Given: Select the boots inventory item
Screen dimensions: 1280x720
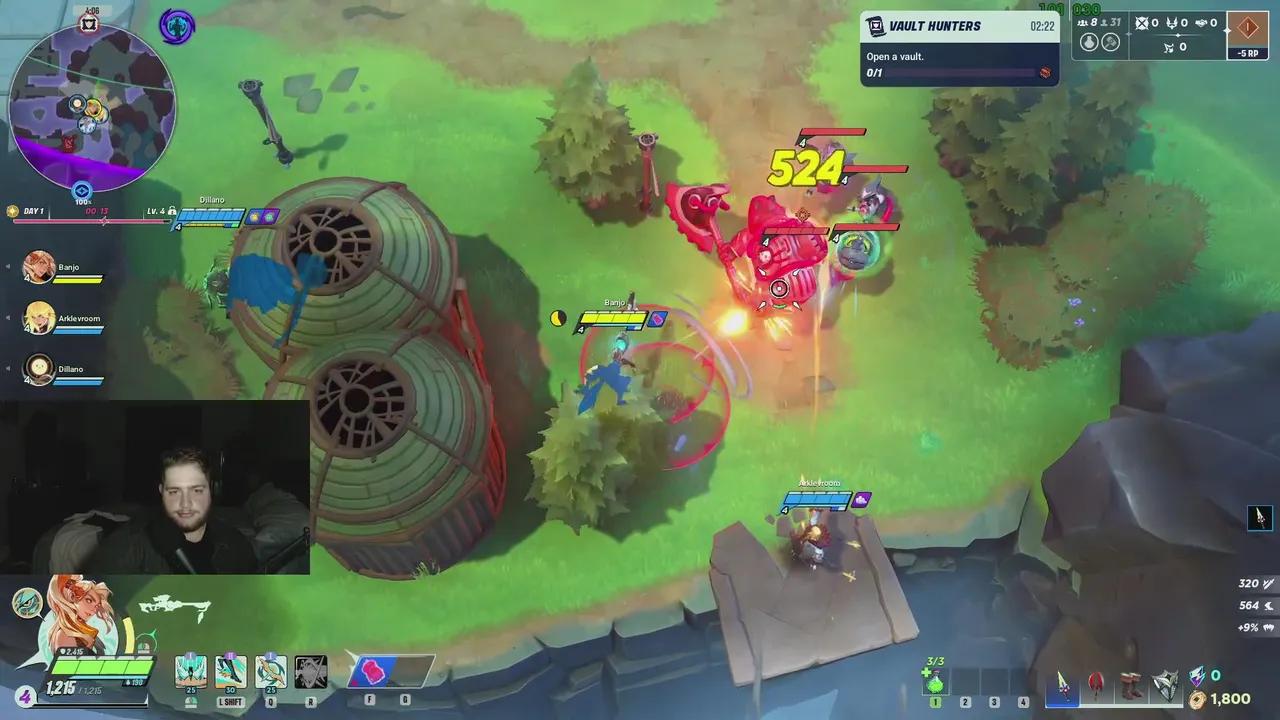Looking at the screenshot, I should pyautogui.click(x=1130, y=686).
